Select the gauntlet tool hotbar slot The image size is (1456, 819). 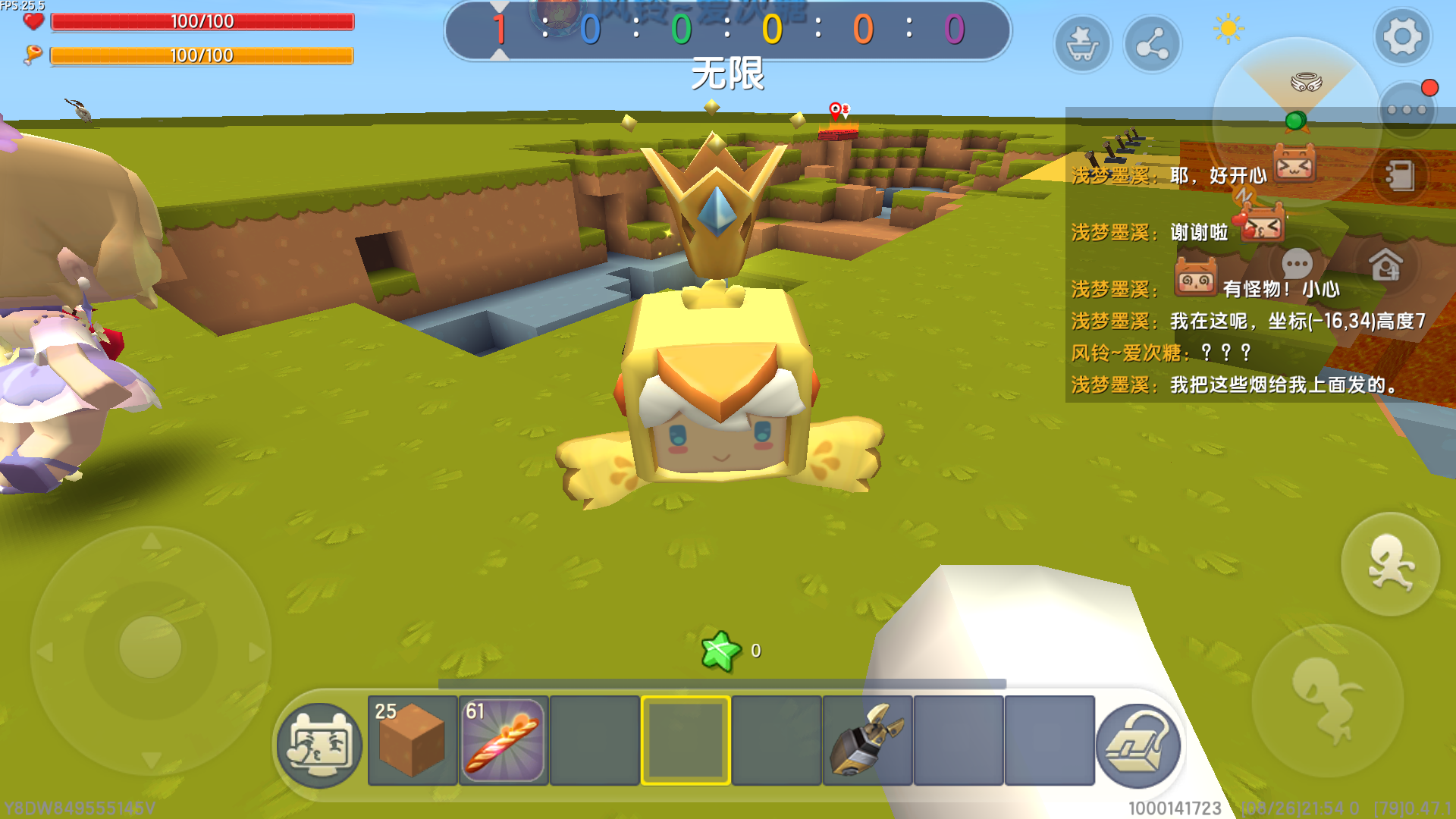pos(867,740)
